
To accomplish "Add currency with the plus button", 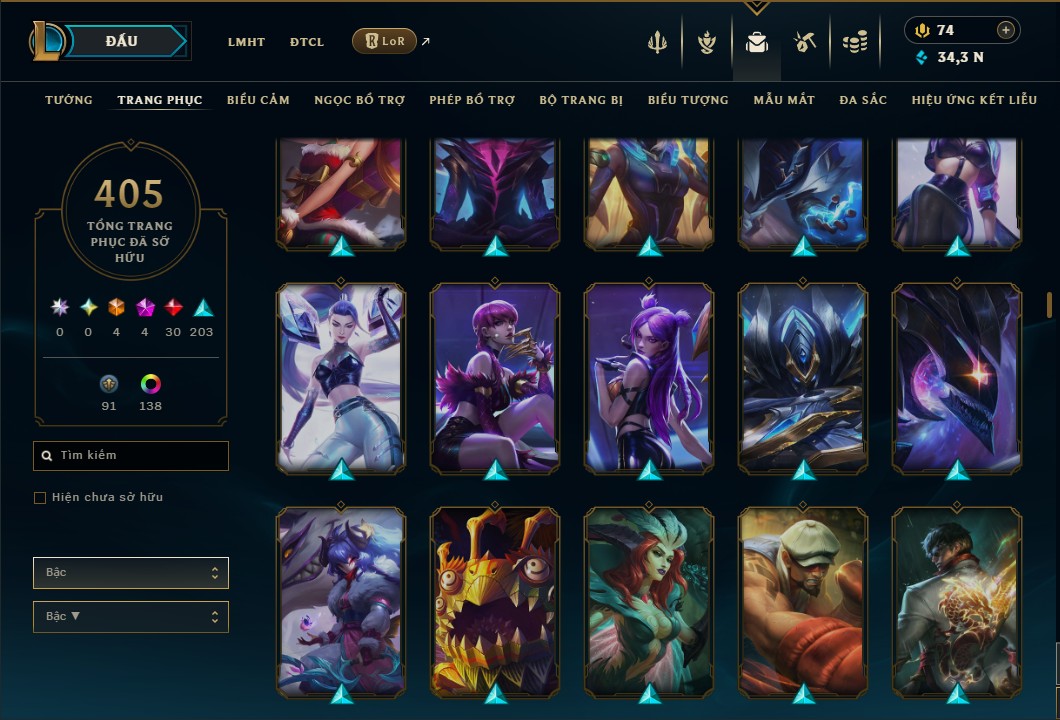I will click(1006, 31).
